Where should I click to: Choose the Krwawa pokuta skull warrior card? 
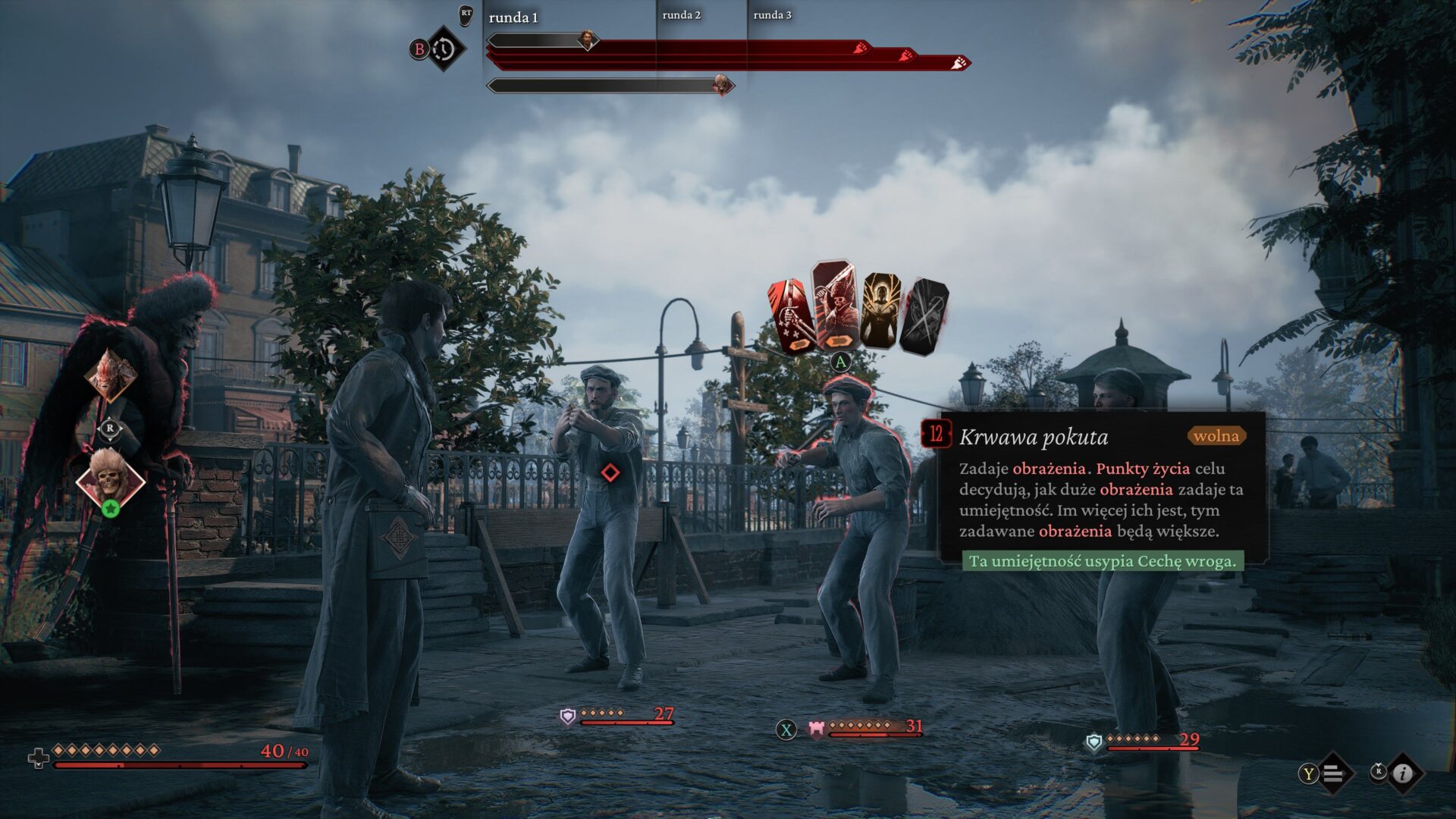click(x=834, y=307)
